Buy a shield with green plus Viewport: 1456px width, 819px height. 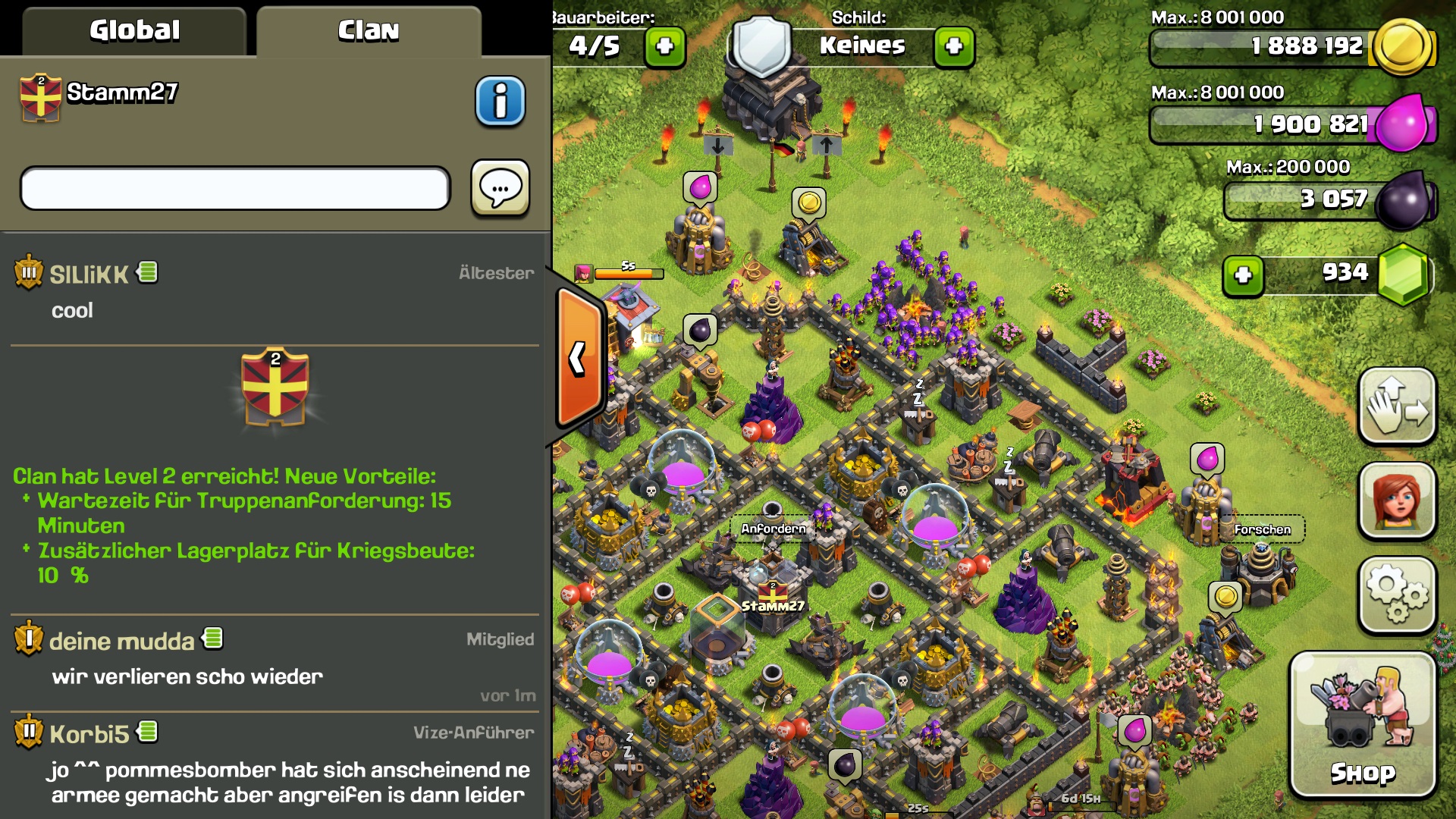tap(954, 46)
